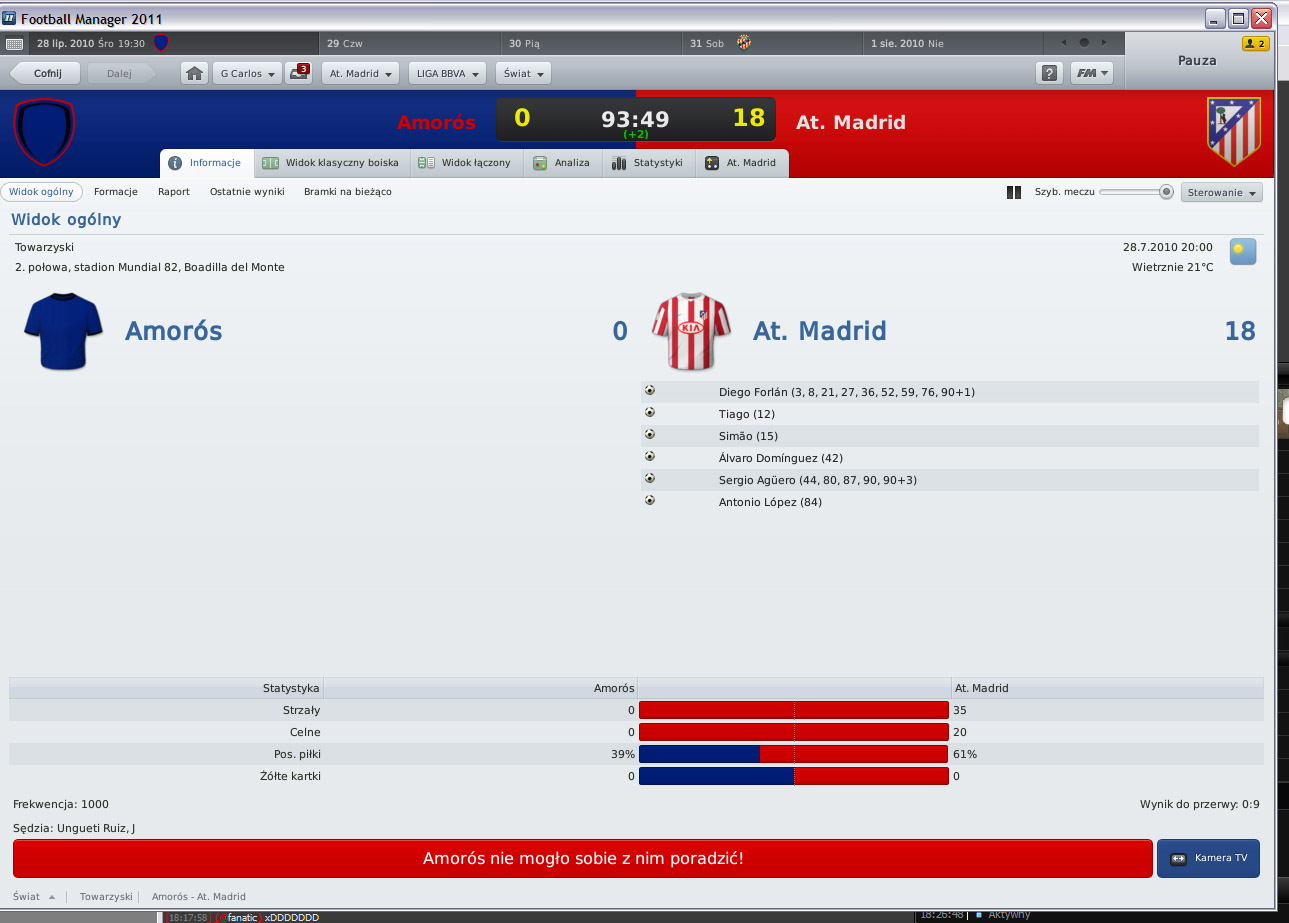1289x923 pixels.
Task: Open the G Carlos manager dropdown
Action: coord(246,73)
